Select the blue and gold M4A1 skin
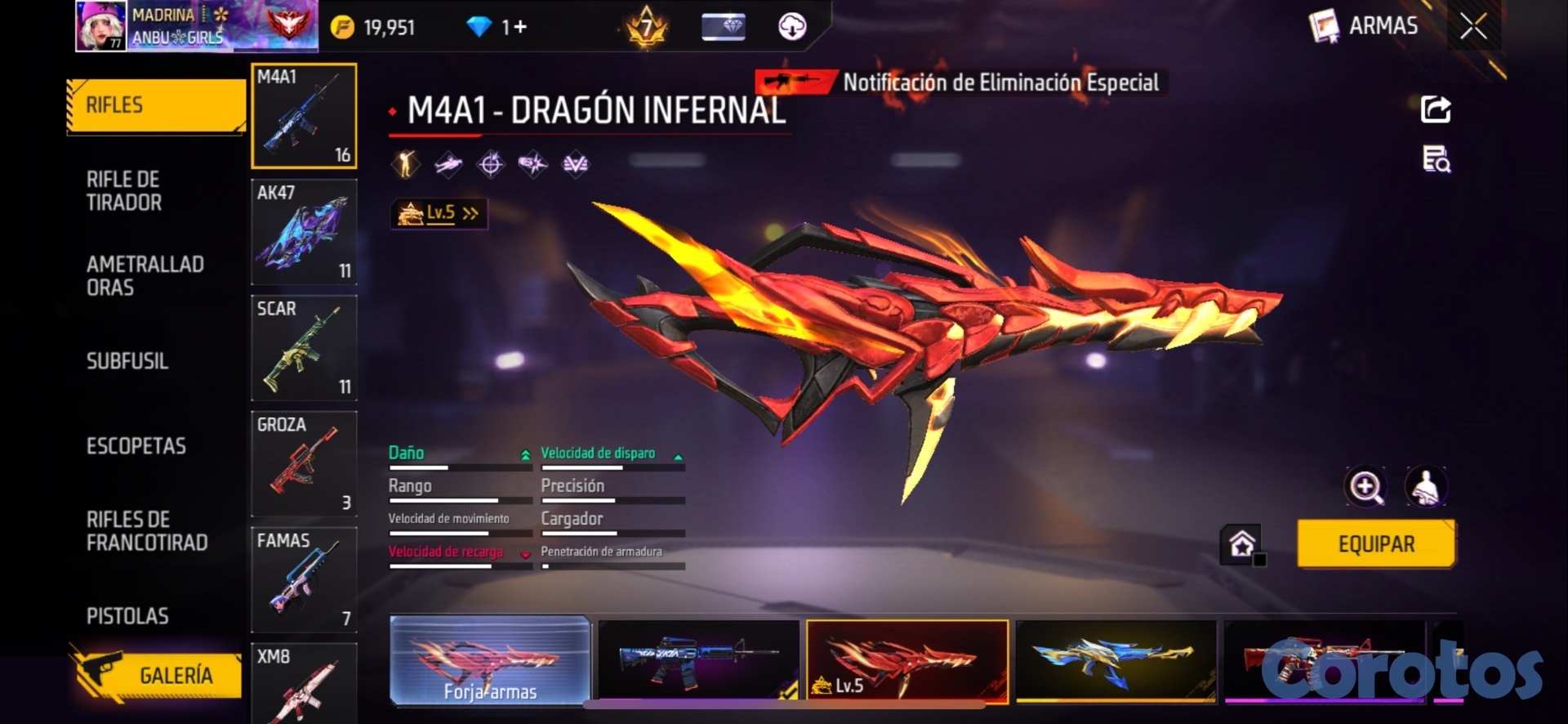1568x724 pixels. [x=1116, y=660]
